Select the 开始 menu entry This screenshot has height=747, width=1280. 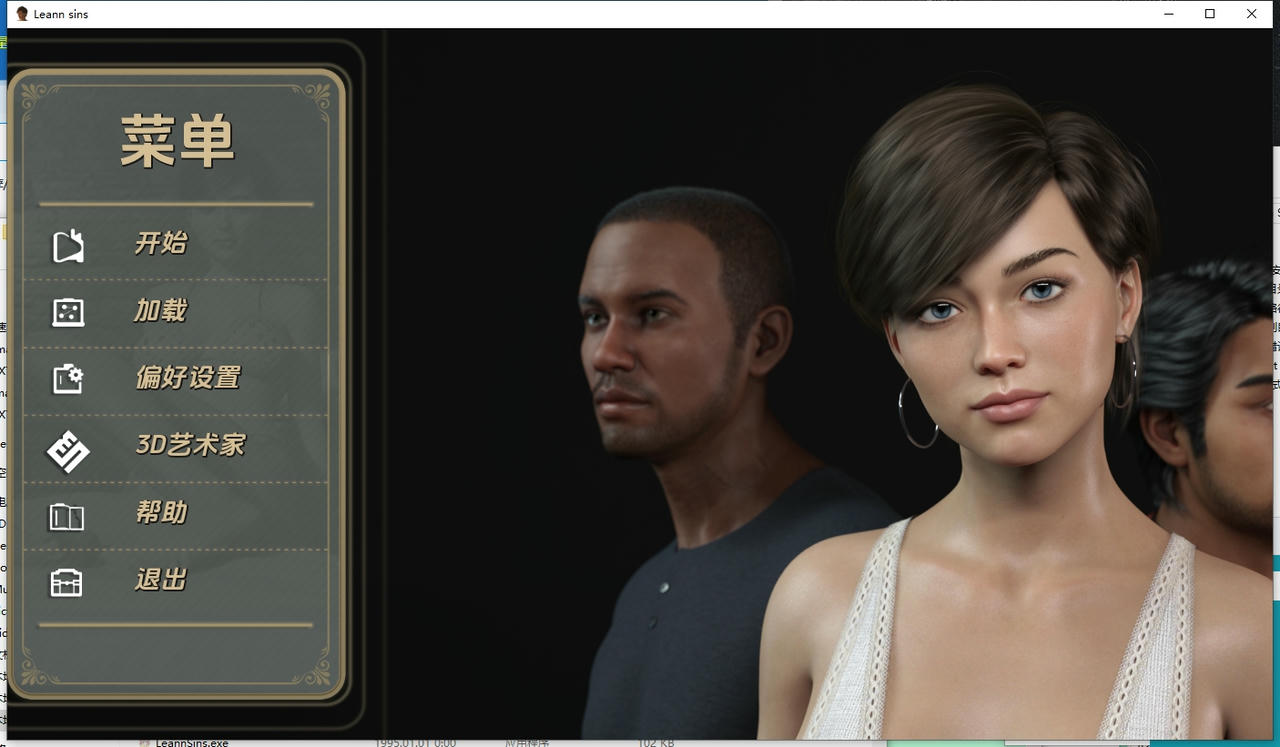coord(160,243)
